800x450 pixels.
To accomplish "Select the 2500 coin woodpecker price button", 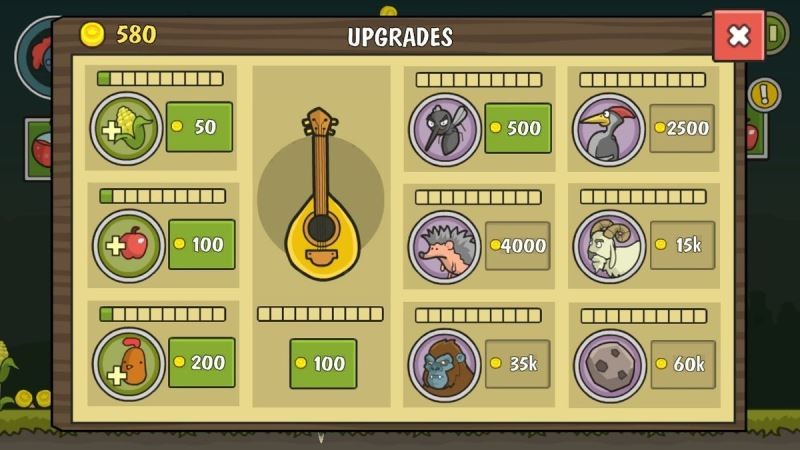I will coord(682,128).
